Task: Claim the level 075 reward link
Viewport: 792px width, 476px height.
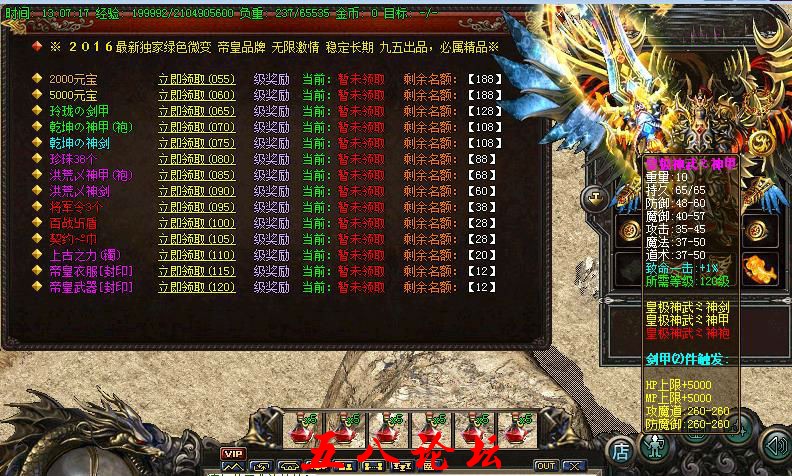Action: (196, 143)
